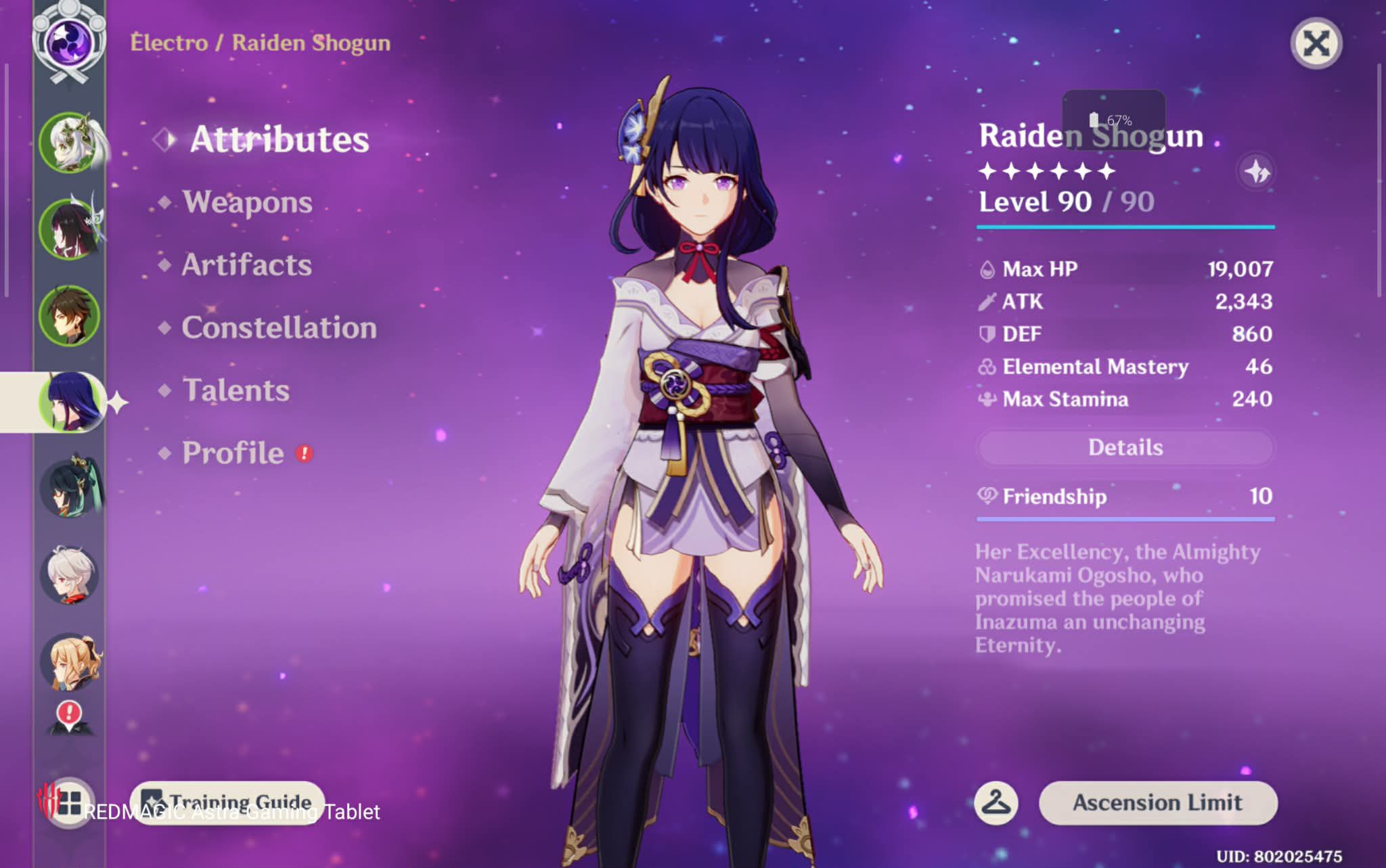The width and height of the screenshot is (1386, 868).
Task: Click the outfit hanger icon button
Action: 996,803
